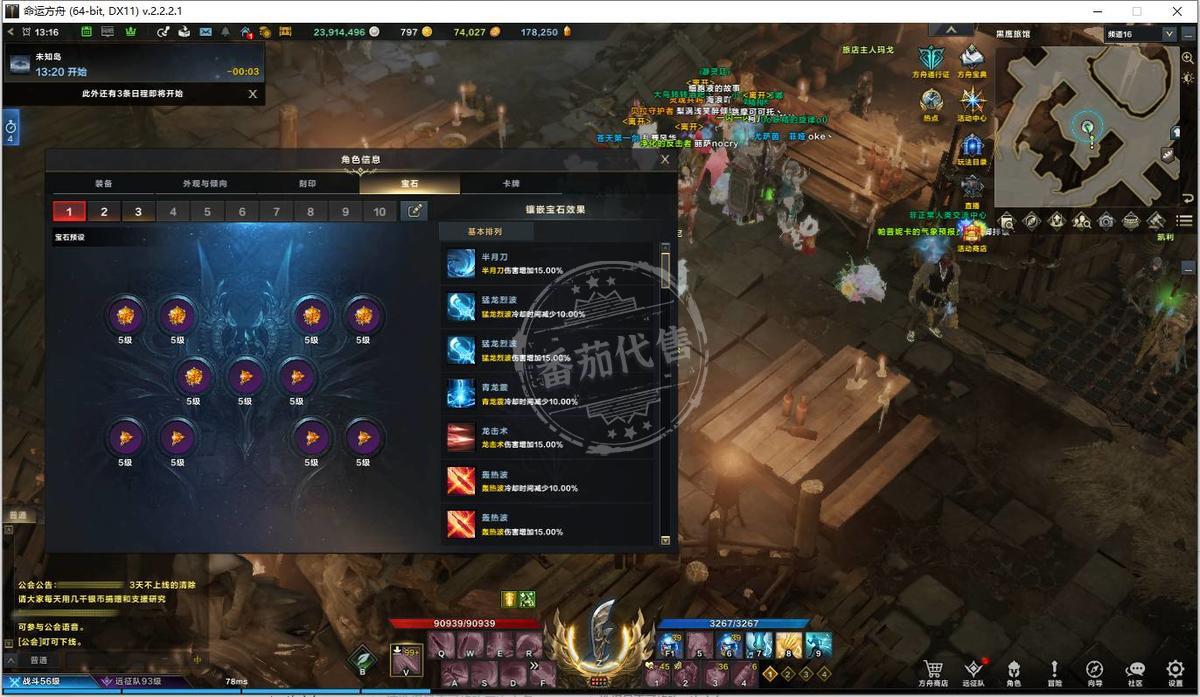Switch to the 刻印 engraving tab
Screen dimensions: 1200x697
[x=308, y=184]
